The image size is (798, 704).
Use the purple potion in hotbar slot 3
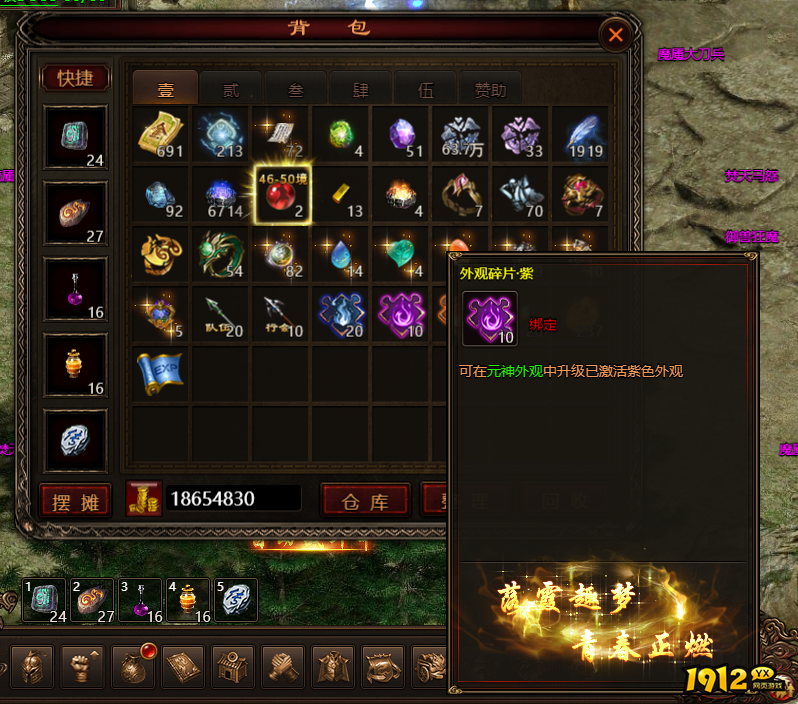(139, 601)
